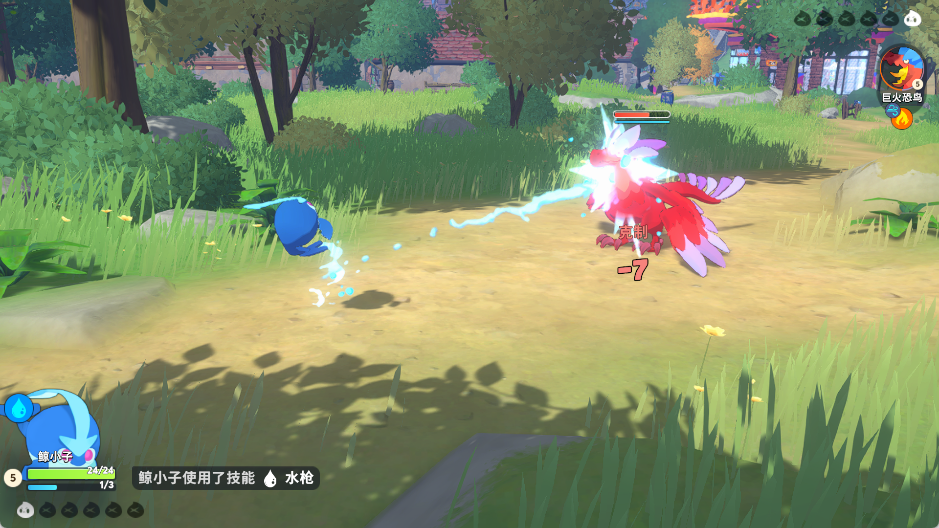
Task: Click the blue water drop type badge
Action: point(19,407)
